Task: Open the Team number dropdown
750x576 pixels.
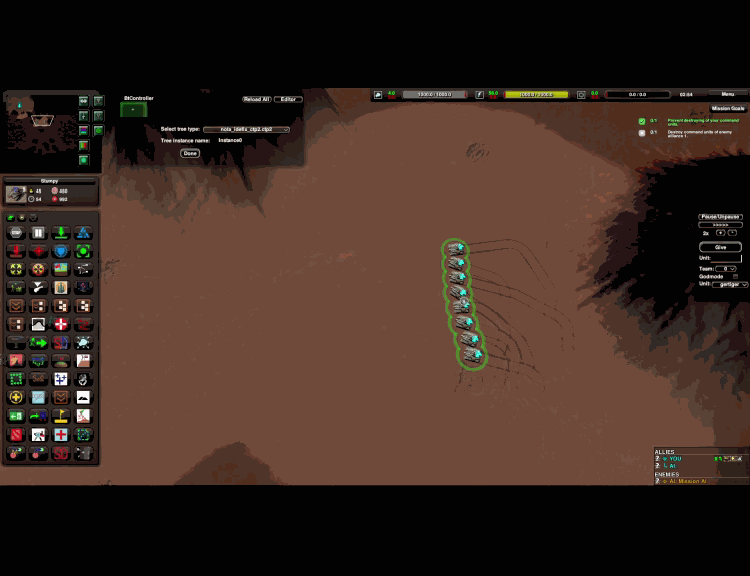Action: point(728,269)
